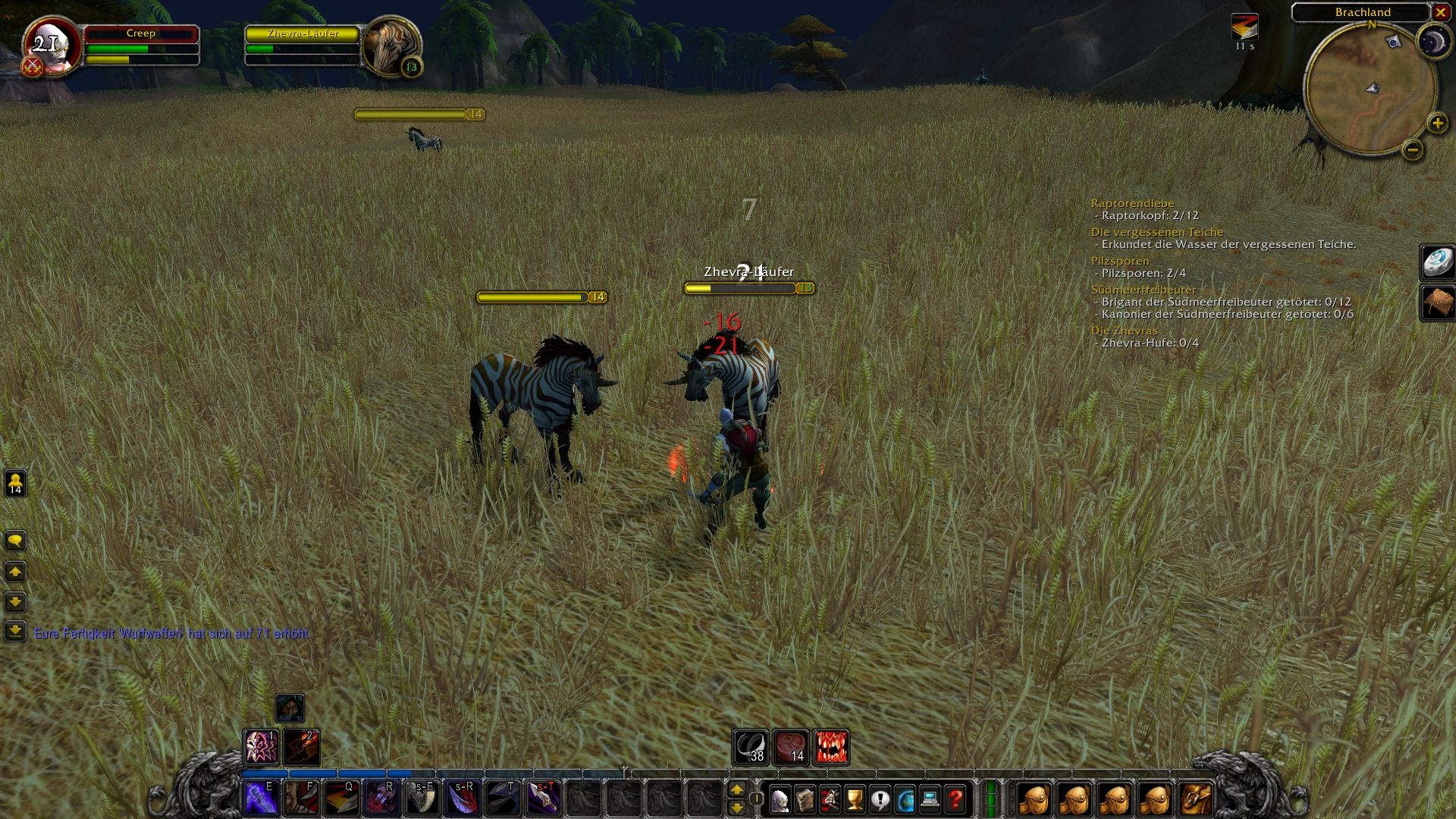Screen dimensions: 1456x819
Task: Open the computer game menu button
Action: [930, 799]
